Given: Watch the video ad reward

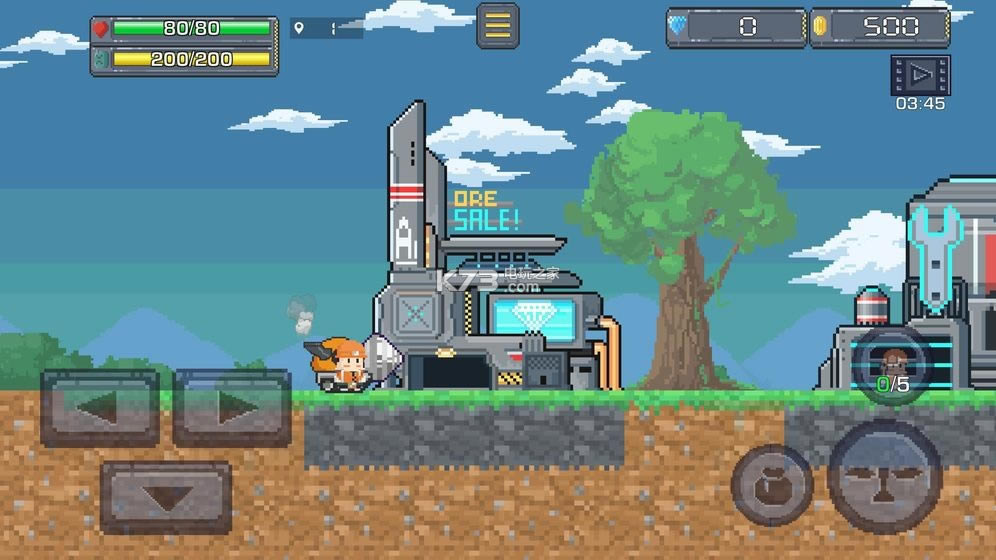Looking at the screenshot, I should pos(920,75).
